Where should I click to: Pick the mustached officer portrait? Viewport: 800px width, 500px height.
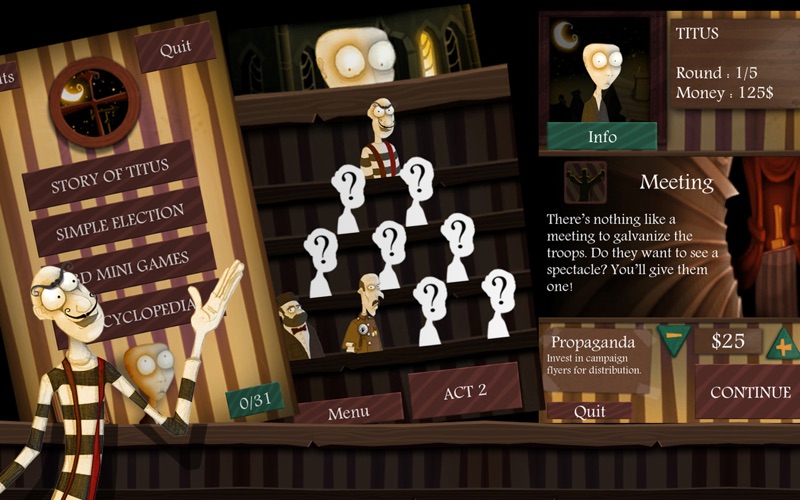366,315
